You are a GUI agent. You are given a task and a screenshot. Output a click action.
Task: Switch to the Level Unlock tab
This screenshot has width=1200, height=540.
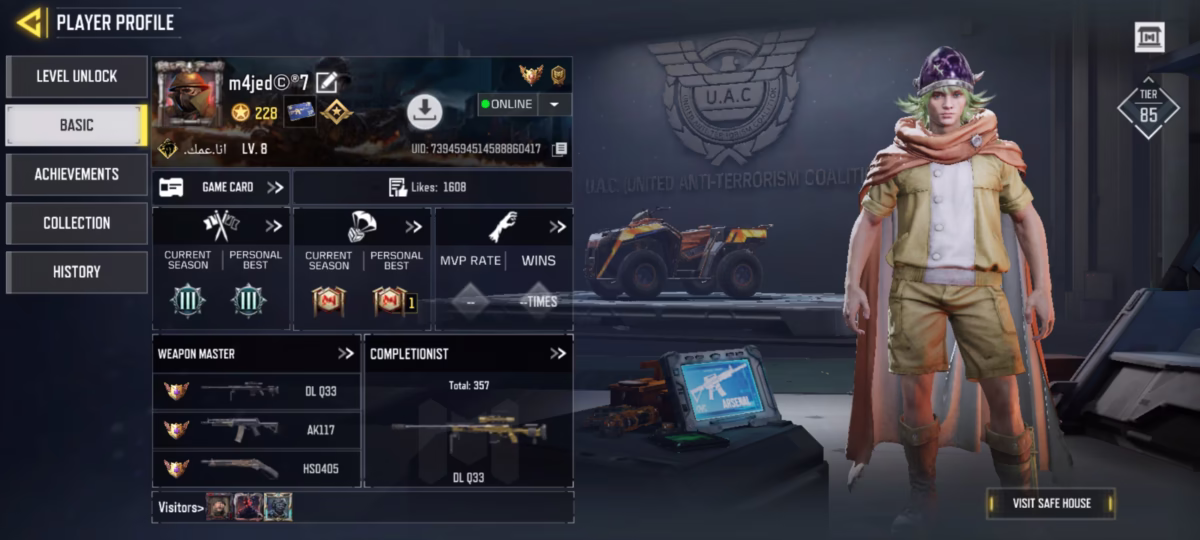pos(77,76)
